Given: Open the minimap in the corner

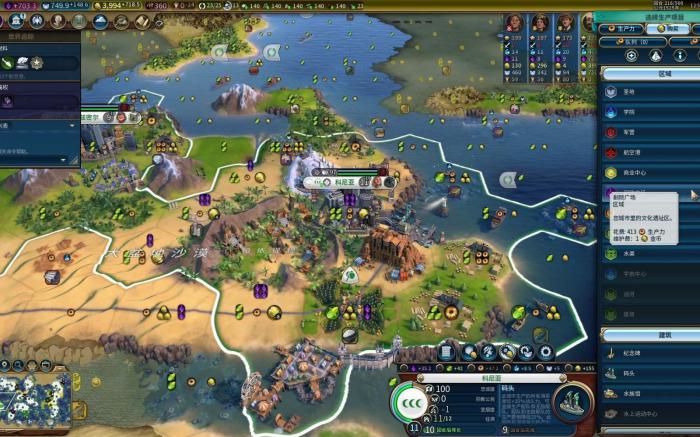Looking at the screenshot, I should pyautogui.click(x=36, y=397).
